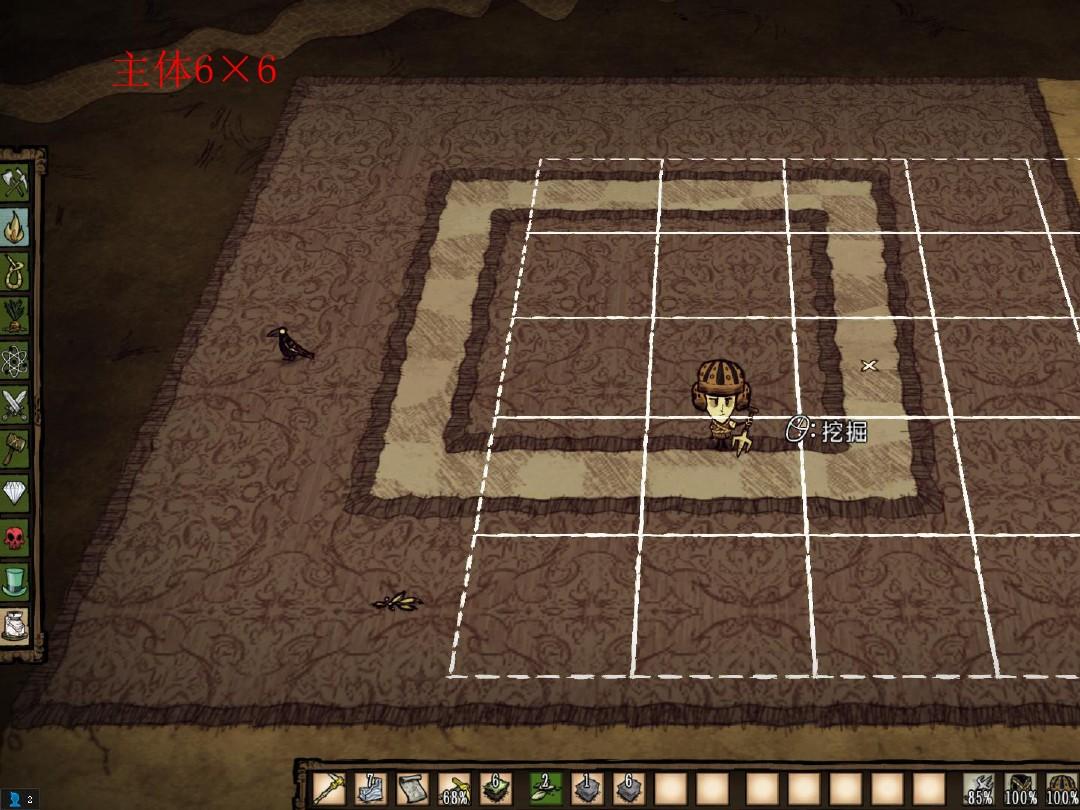Select the golden tool in first inventory slot
This screenshot has width=1080, height=810.
click(x=330, y=788)
